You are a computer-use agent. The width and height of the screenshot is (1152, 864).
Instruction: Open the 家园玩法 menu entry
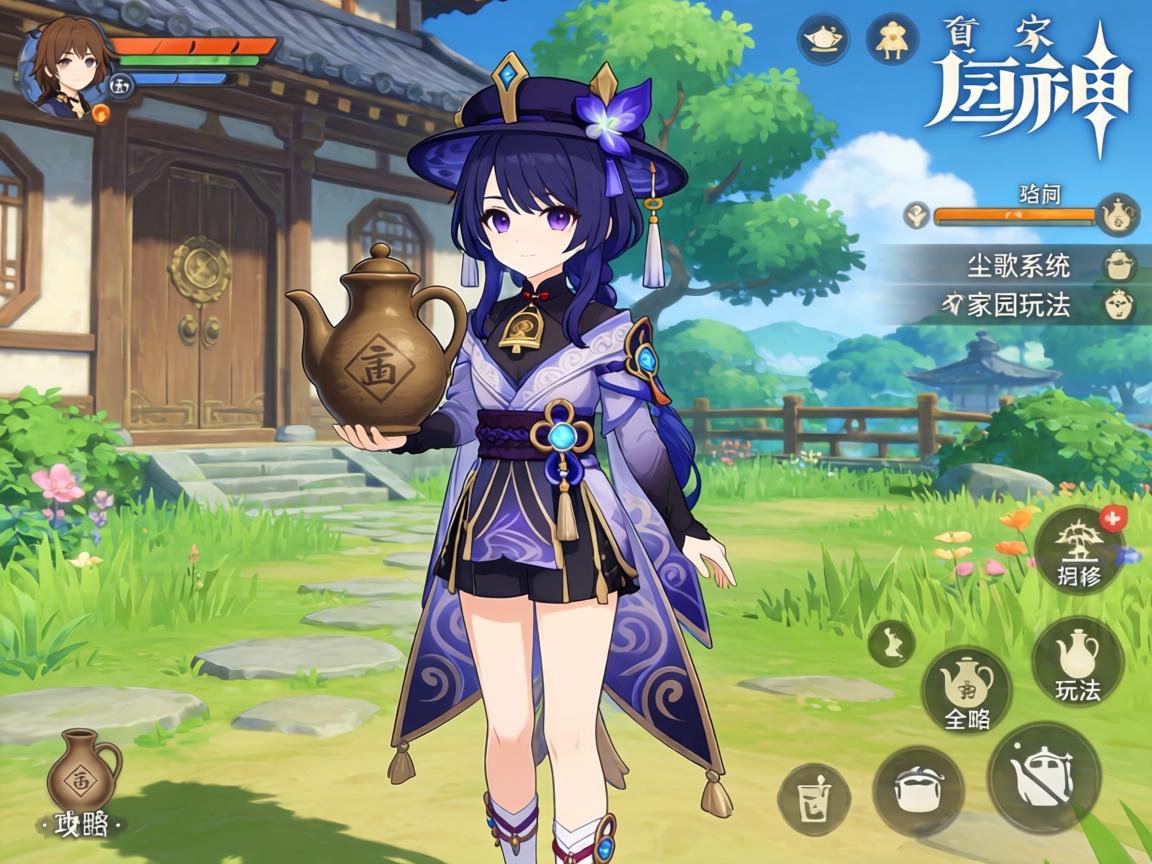point(1018,305)
